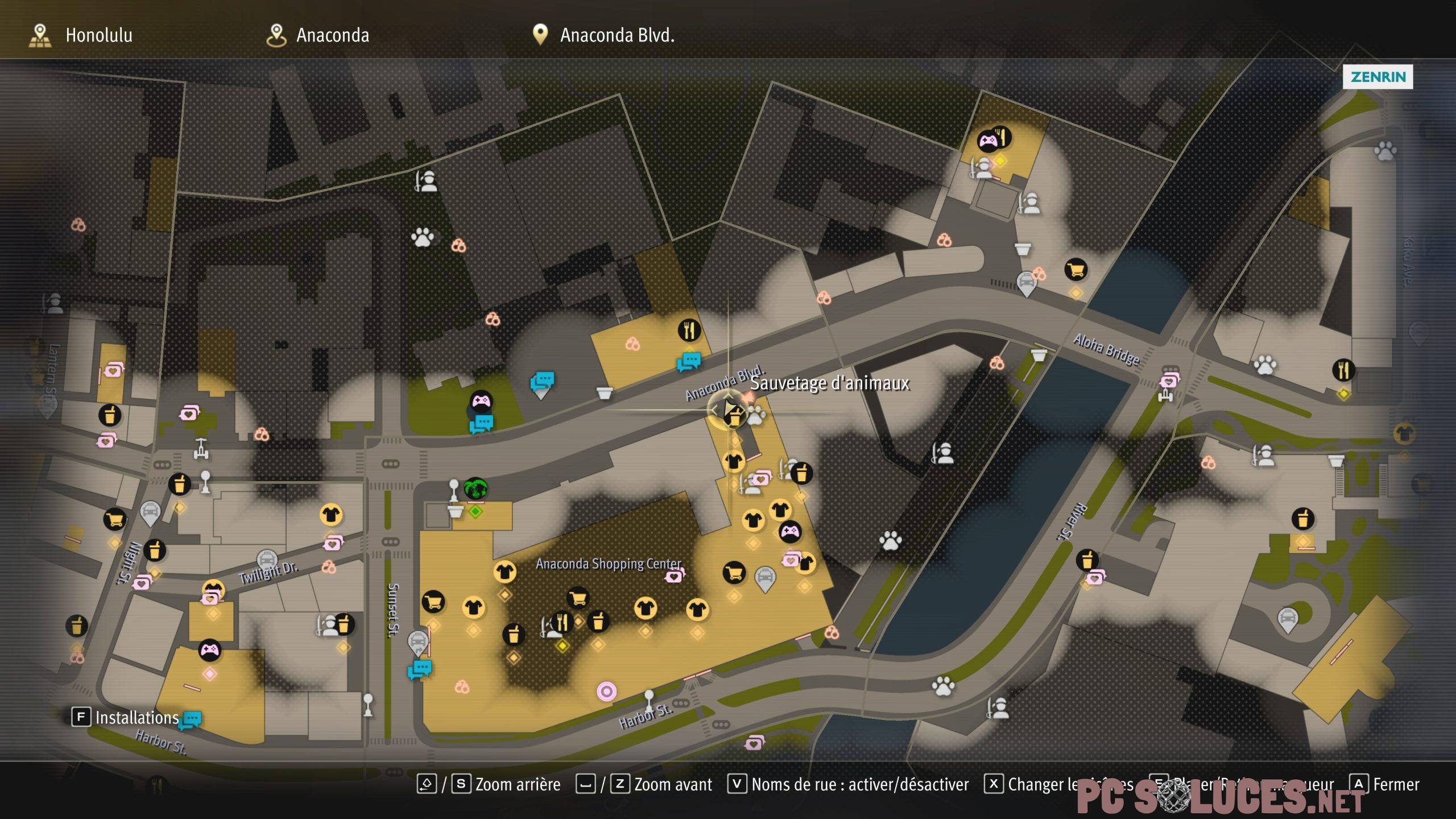Viewport: 1456px width, 819px height.
Task: Select the taxi marker next to Aloha Bridge
Action: coord(1025,282)
